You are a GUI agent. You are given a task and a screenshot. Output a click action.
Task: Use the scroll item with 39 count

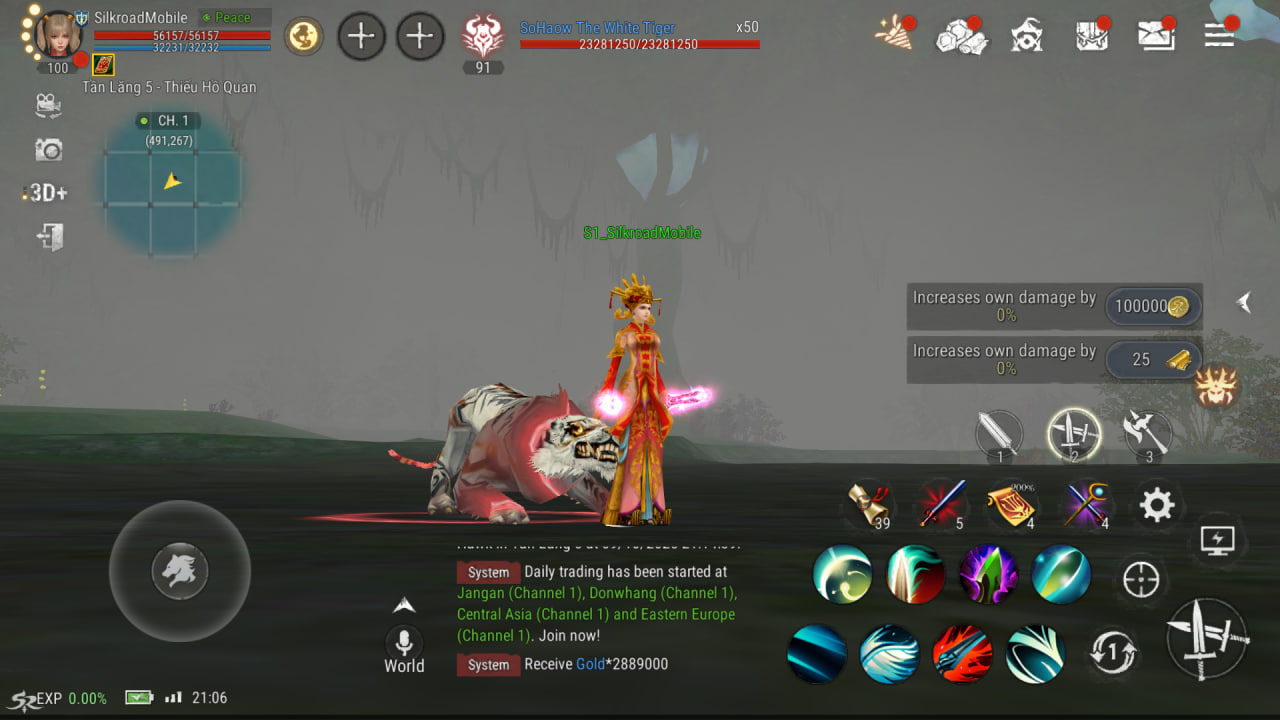(x=867, y=504)
